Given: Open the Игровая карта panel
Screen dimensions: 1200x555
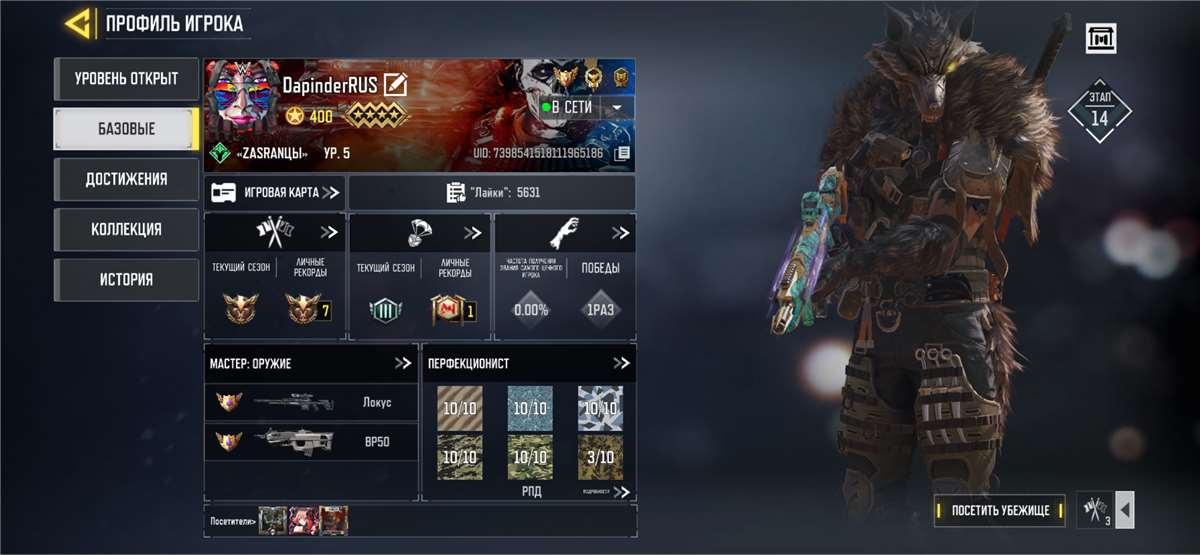Looking at the screenshot, I should point(275,192).
